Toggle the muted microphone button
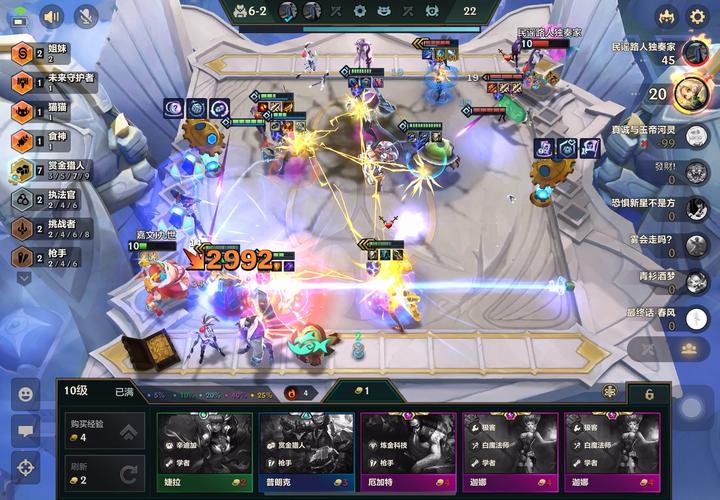 click(x=86, y=16)
